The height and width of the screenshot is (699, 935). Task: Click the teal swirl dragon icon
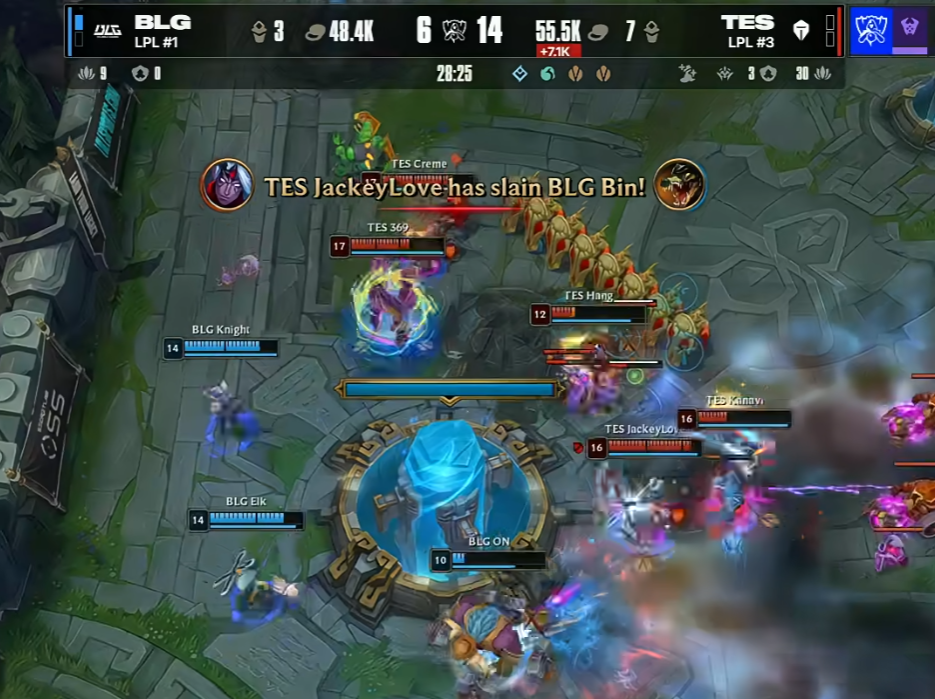pos(547,73)
